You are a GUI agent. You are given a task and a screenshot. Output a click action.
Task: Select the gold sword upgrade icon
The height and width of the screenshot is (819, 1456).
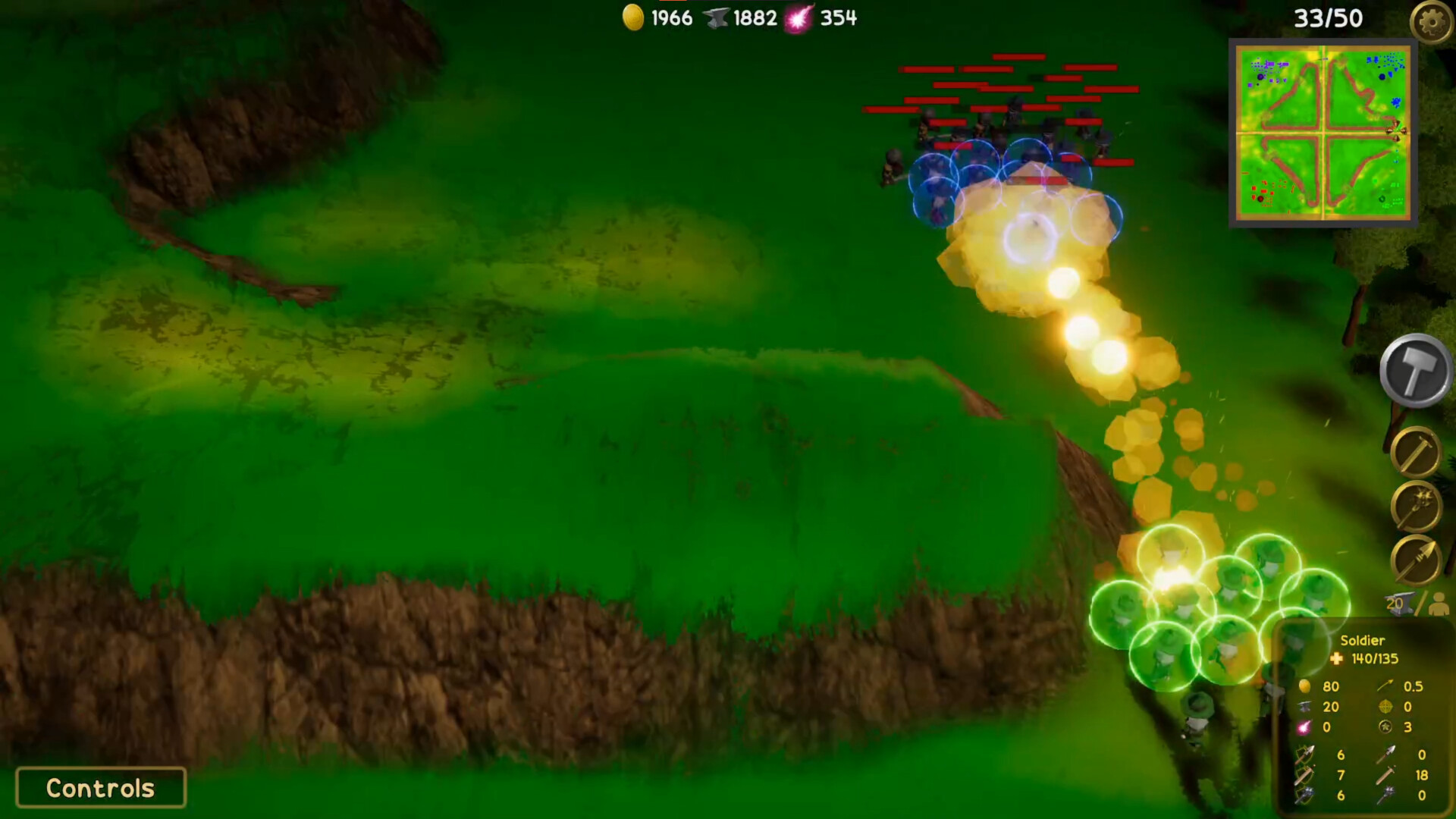click(x=1415, y=450)
